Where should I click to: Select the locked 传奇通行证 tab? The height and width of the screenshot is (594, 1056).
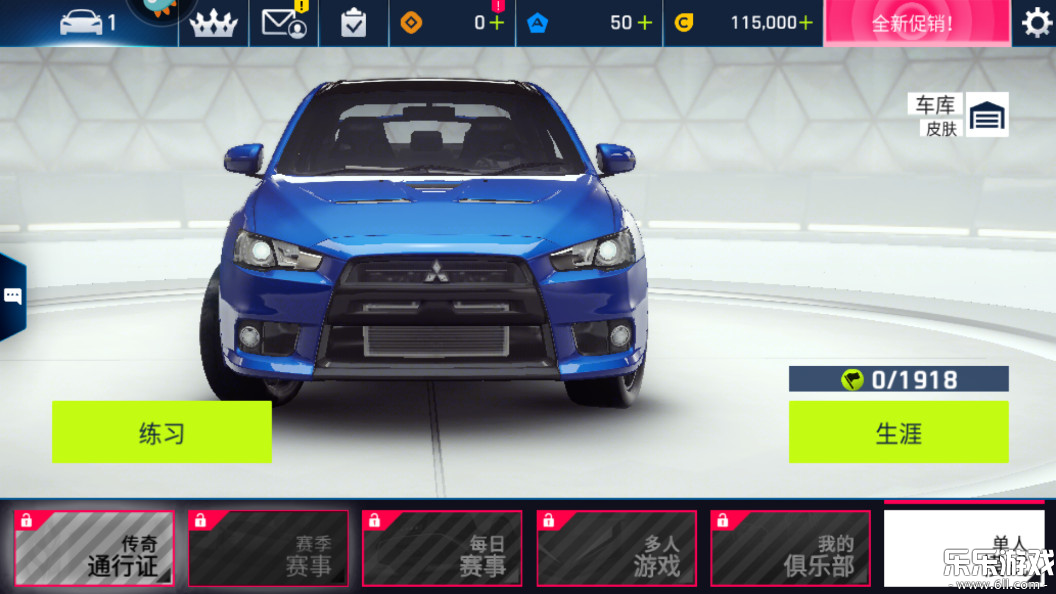94,548
